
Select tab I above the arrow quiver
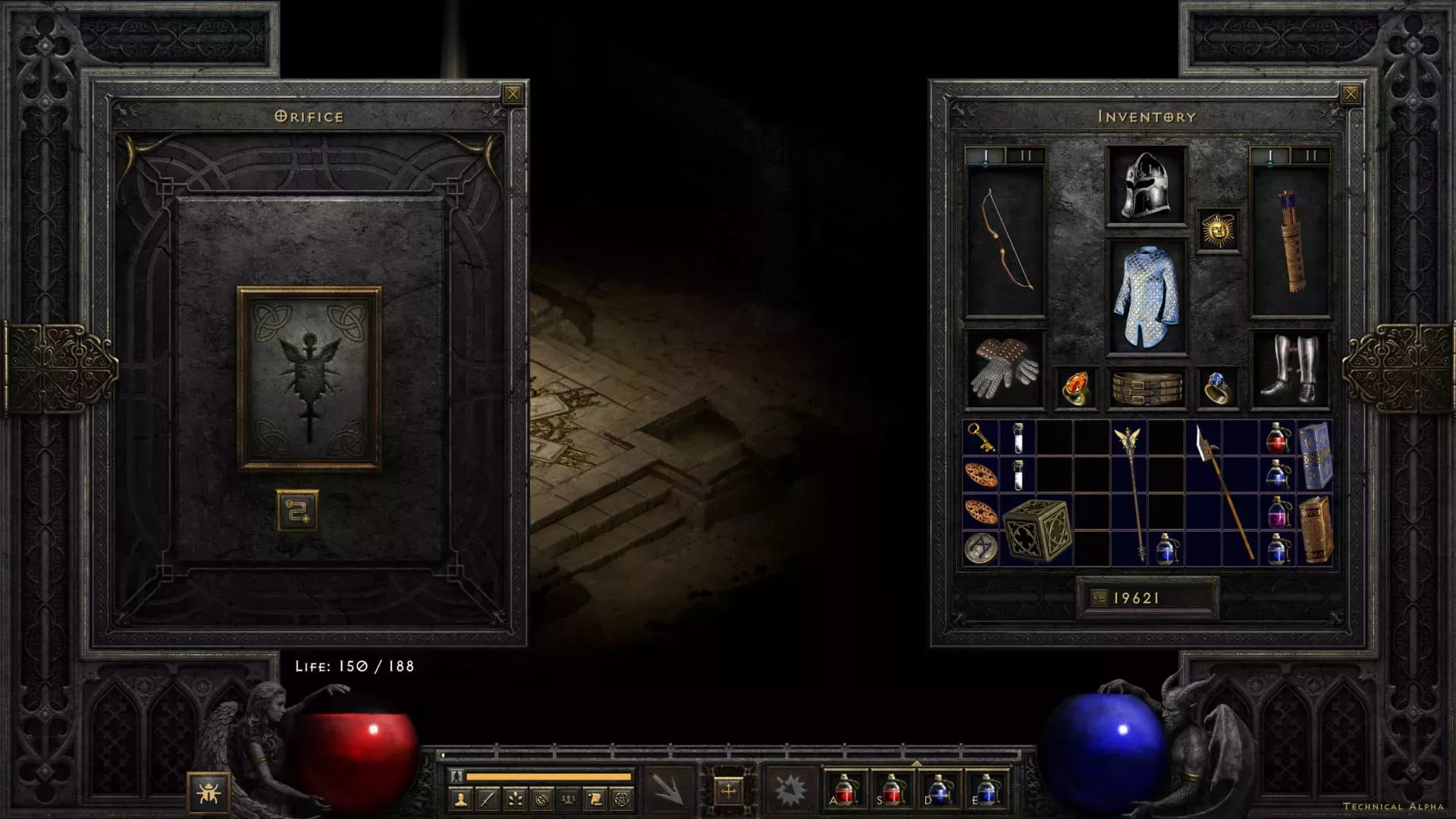click(x=1271, y=155)
